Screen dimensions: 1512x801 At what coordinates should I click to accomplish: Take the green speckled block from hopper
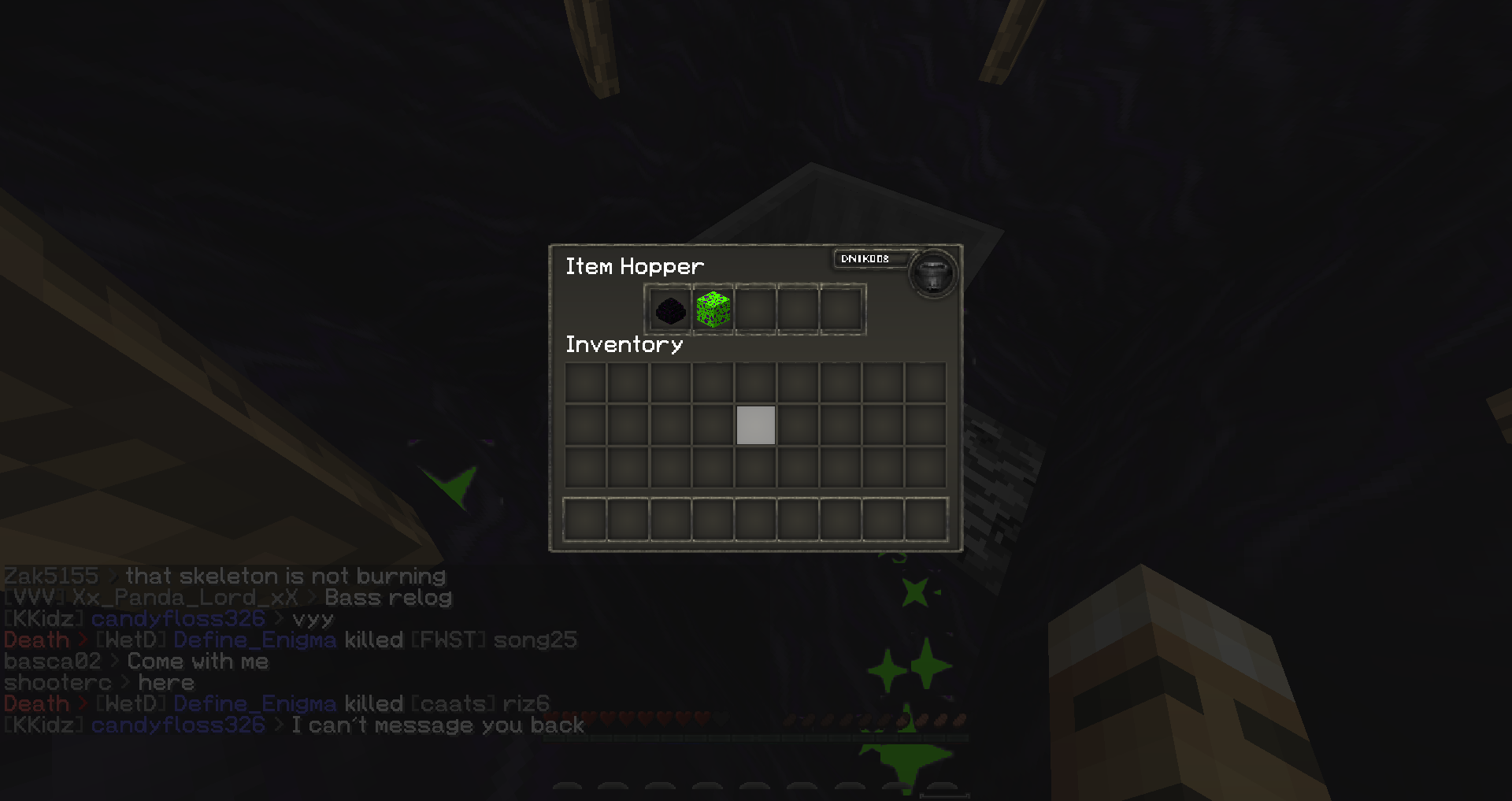[x=713, y=310]
